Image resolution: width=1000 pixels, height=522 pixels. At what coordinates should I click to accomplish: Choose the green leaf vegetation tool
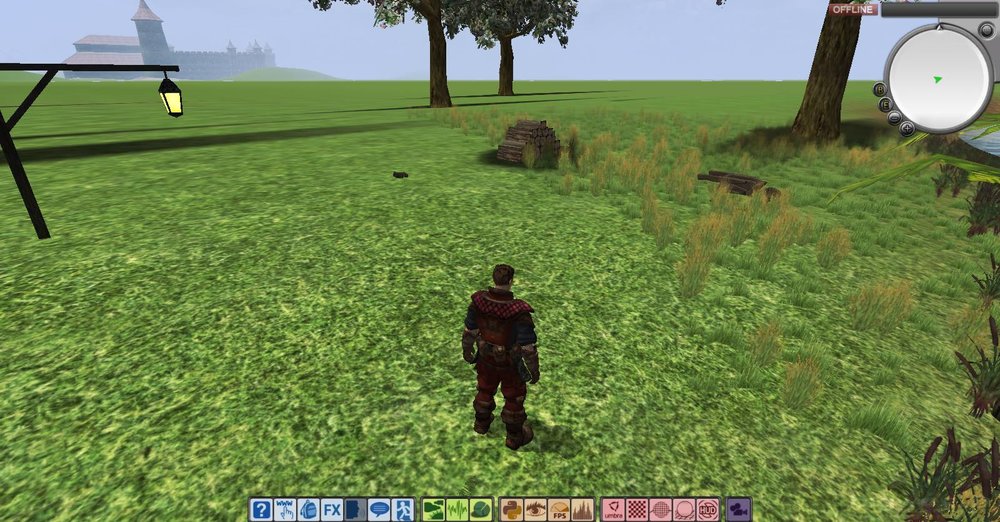481,510
